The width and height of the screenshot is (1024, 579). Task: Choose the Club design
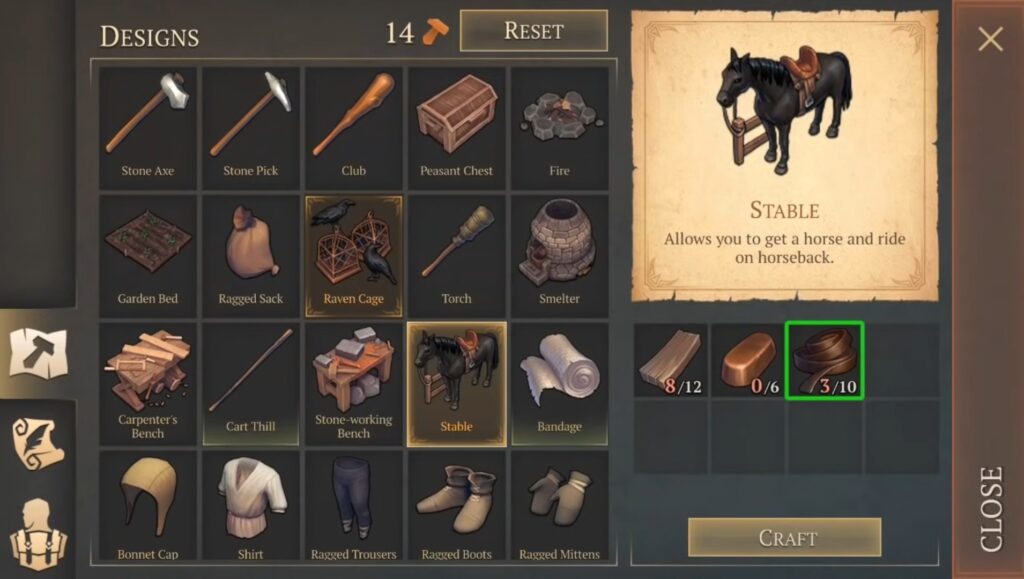tap(354, 126)
